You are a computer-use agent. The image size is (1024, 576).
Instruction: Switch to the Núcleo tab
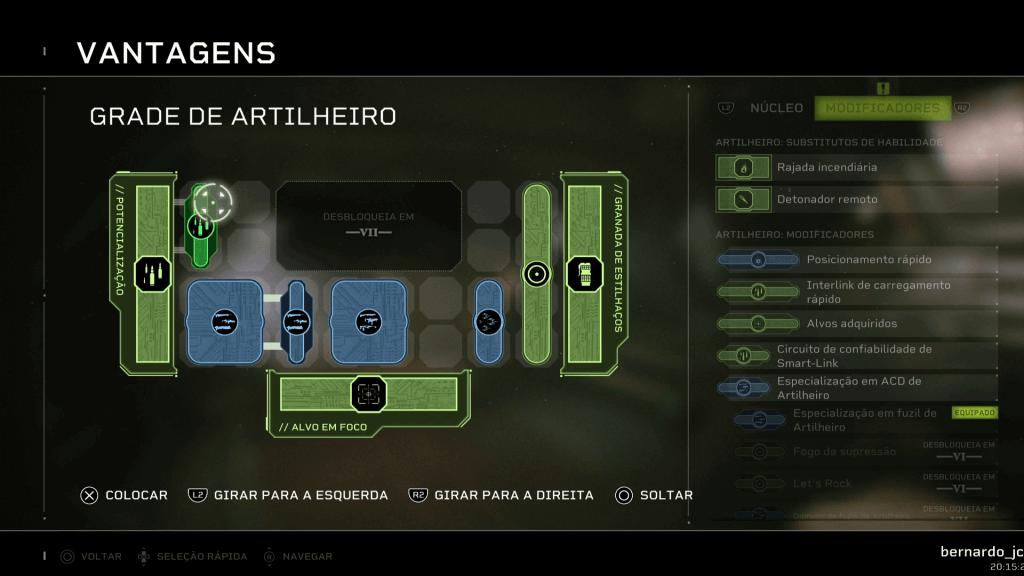tap(776, 108)
